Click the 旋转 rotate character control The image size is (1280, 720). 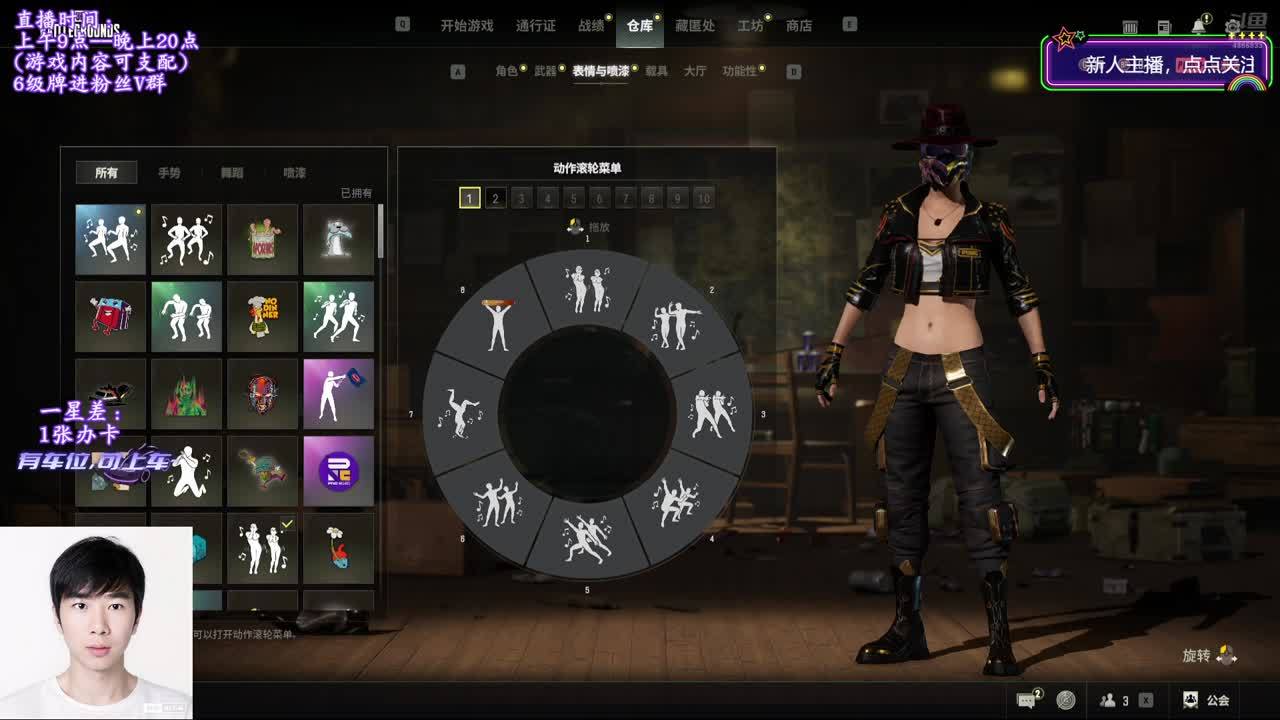(x=1209, y=656)
